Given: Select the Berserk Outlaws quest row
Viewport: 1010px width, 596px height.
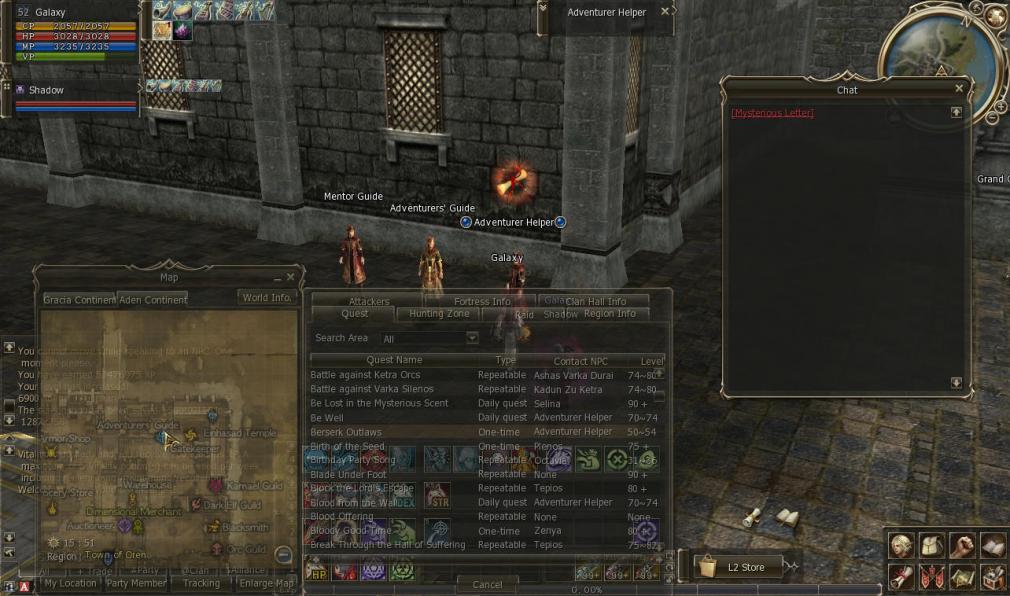Looking at the screenshot, I should coord(346,432).
